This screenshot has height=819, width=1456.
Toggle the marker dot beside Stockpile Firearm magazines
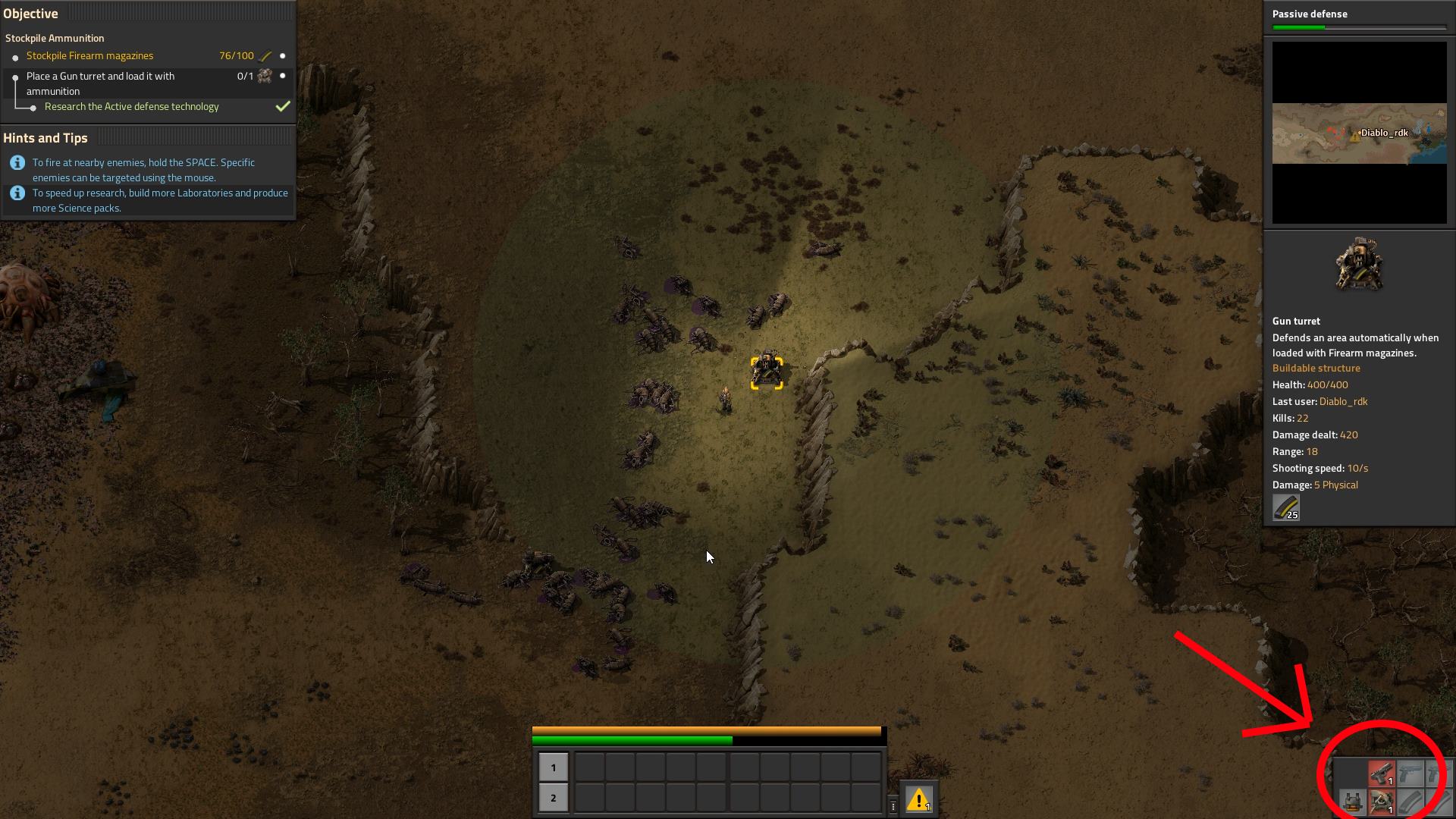[281, 55]
